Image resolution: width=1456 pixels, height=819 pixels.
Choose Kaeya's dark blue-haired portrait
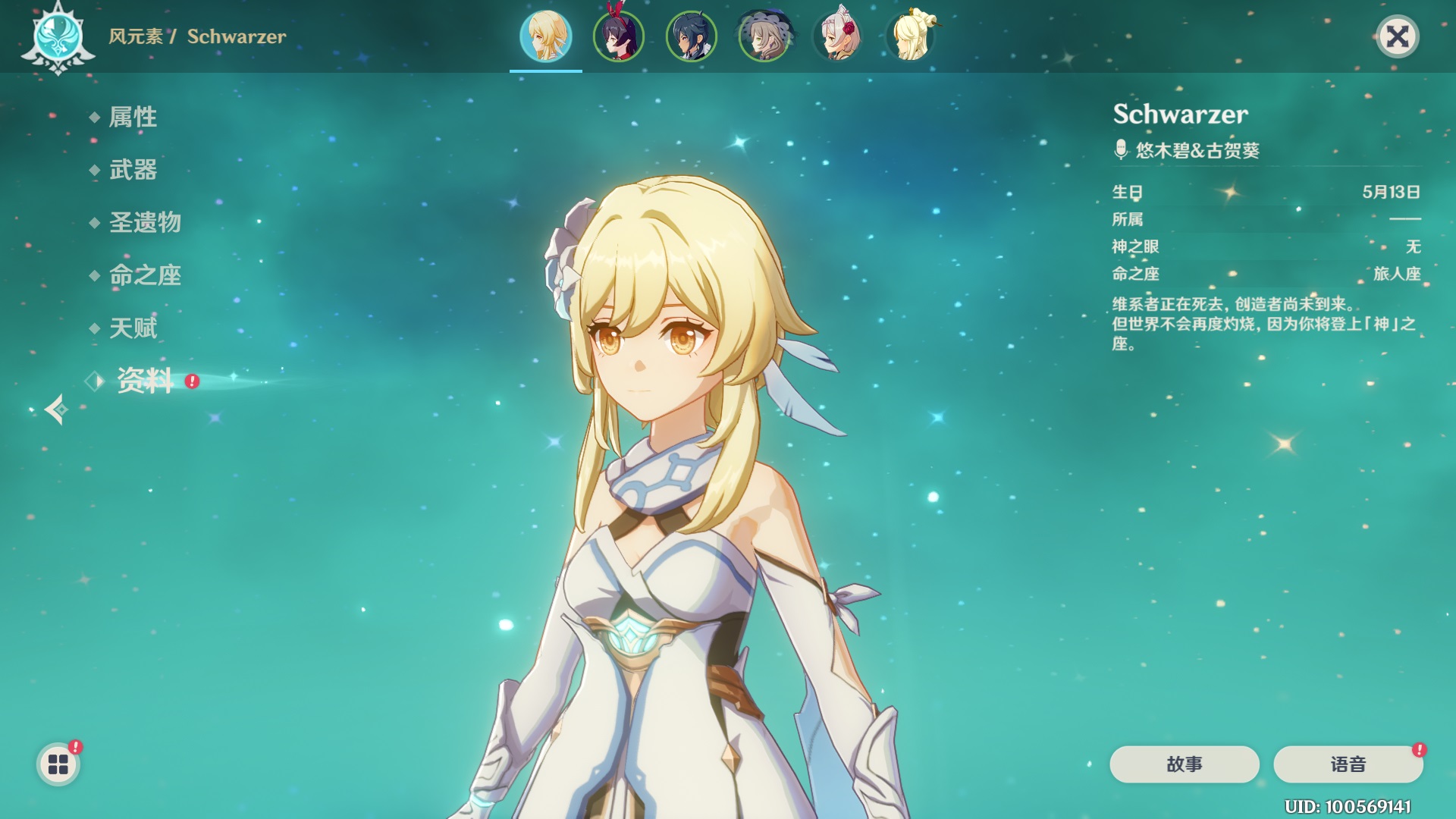(x=691, y=36)
